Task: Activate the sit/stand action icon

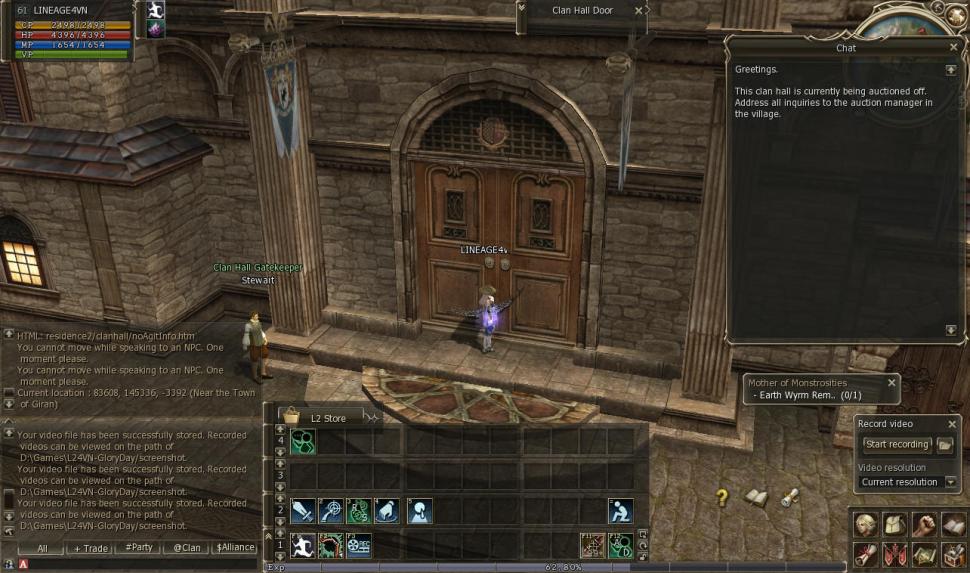Action: tap(620, 511)
